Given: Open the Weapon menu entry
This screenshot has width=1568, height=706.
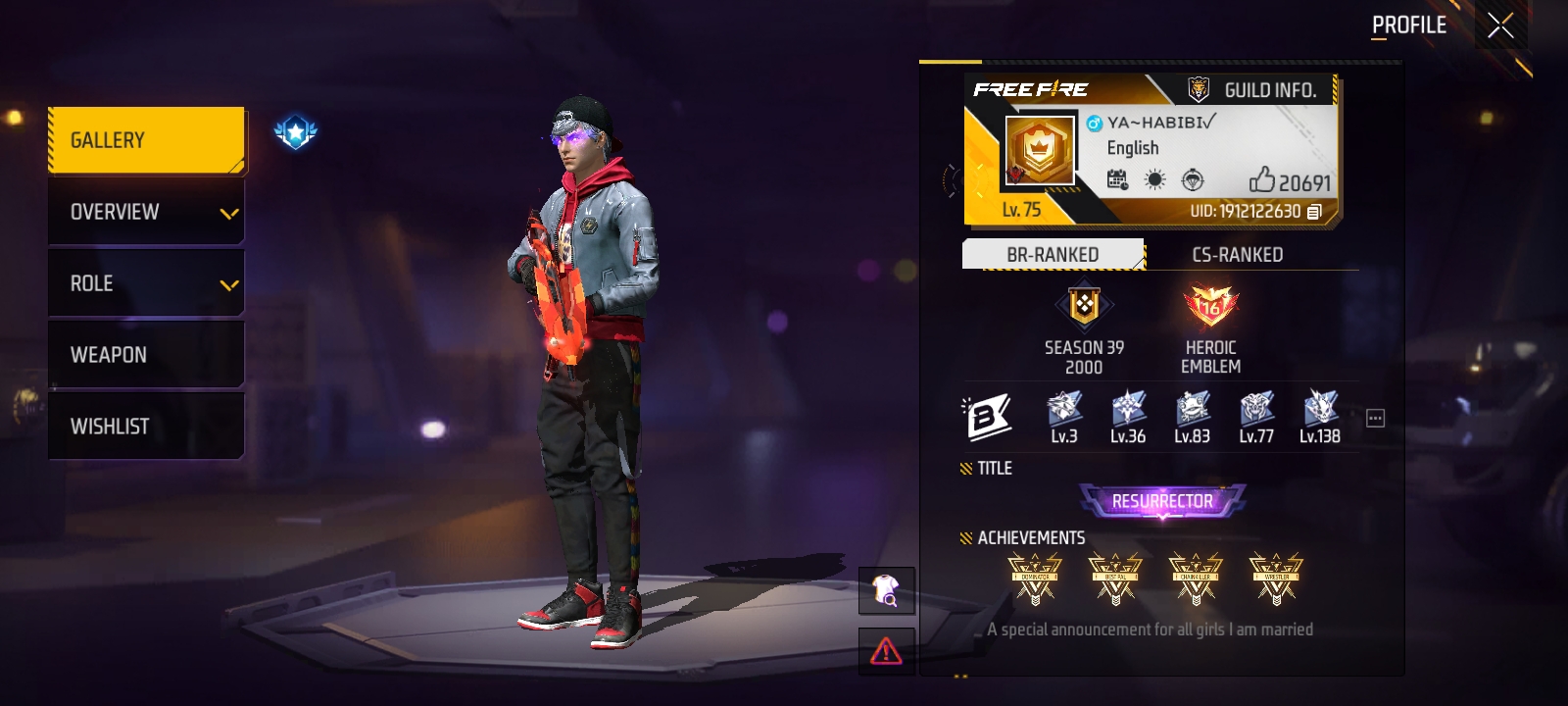Looking at the screenshot, I should click(146, 355).
